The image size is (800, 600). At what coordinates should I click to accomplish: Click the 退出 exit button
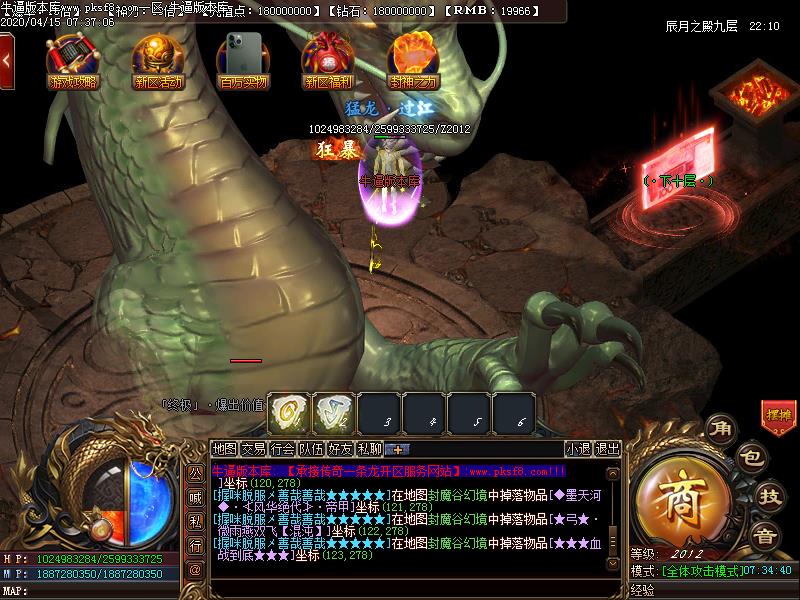607,449
